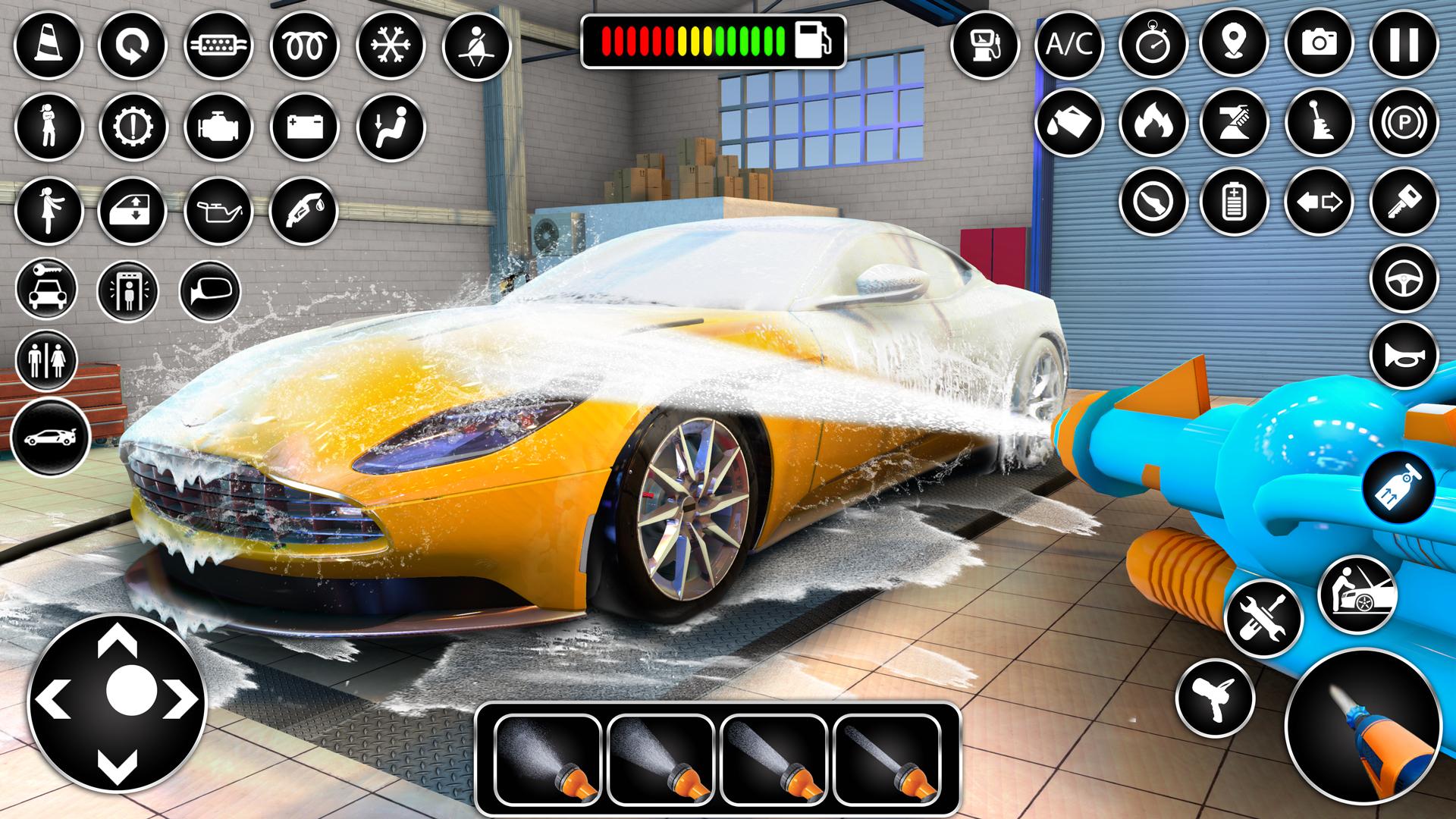Toggle the A/C button

pyautogui.click(x=1068, y=45)
